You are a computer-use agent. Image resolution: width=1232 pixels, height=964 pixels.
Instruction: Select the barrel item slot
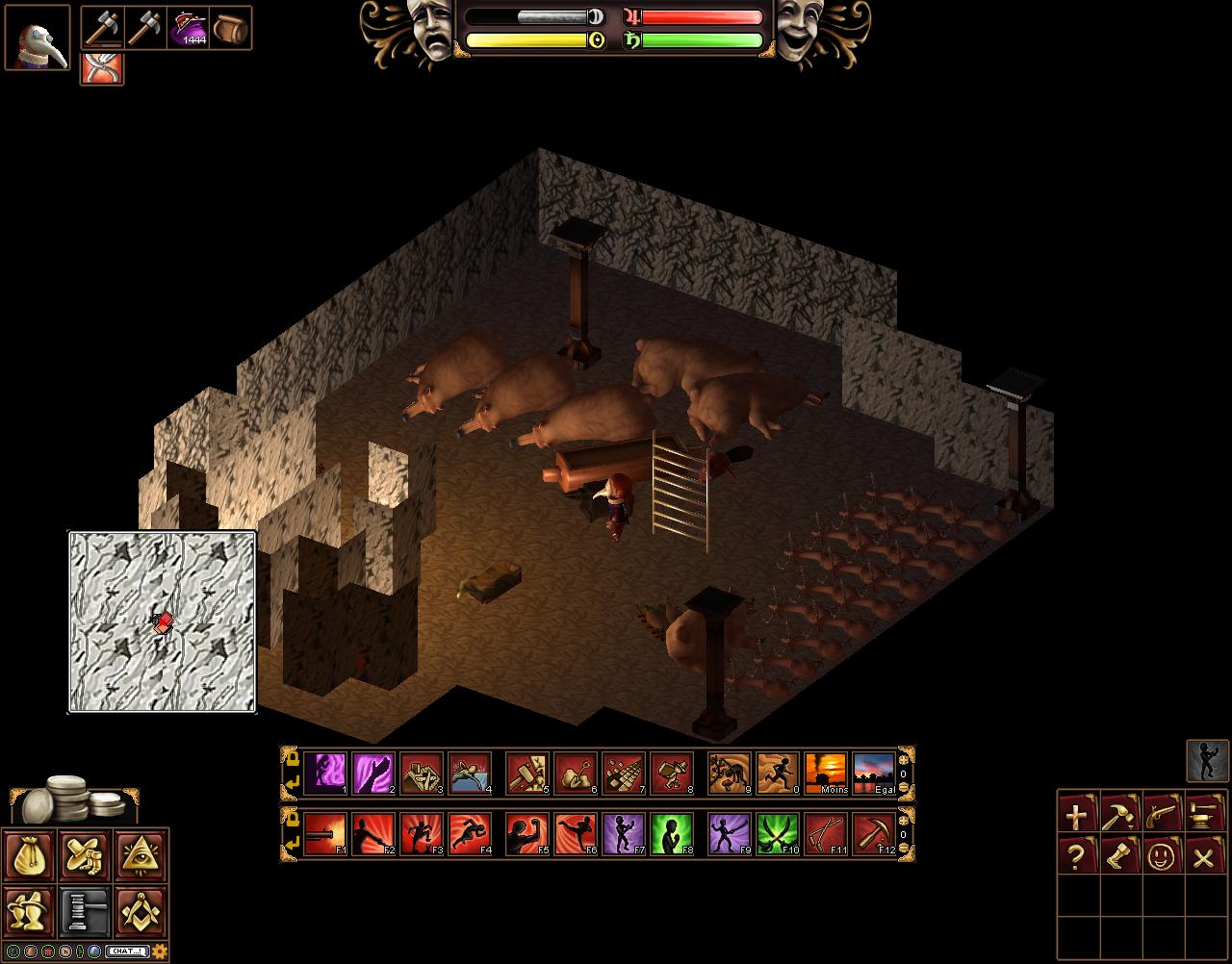tap(230, 28)
